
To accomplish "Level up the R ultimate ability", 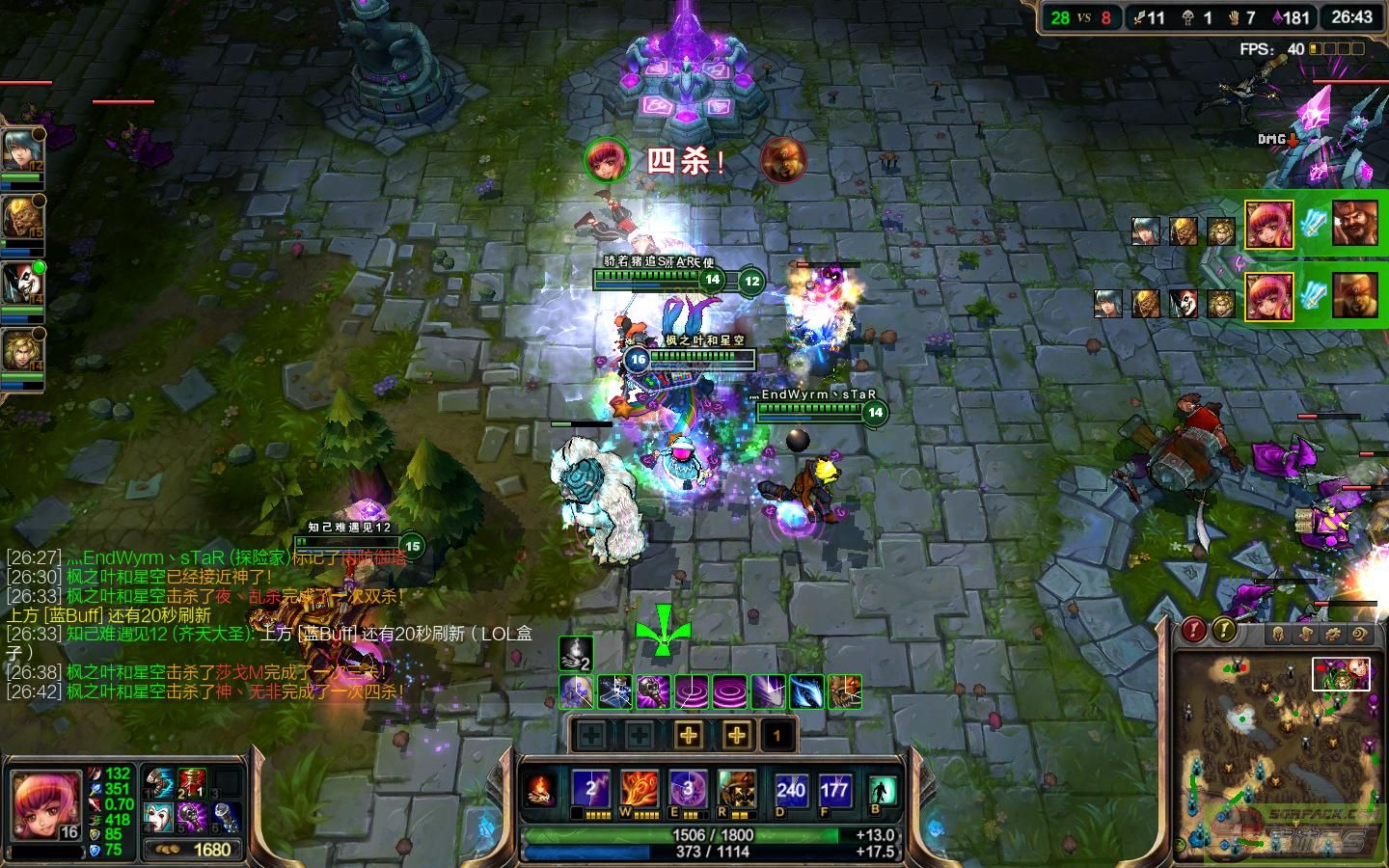I will point(737,736).
